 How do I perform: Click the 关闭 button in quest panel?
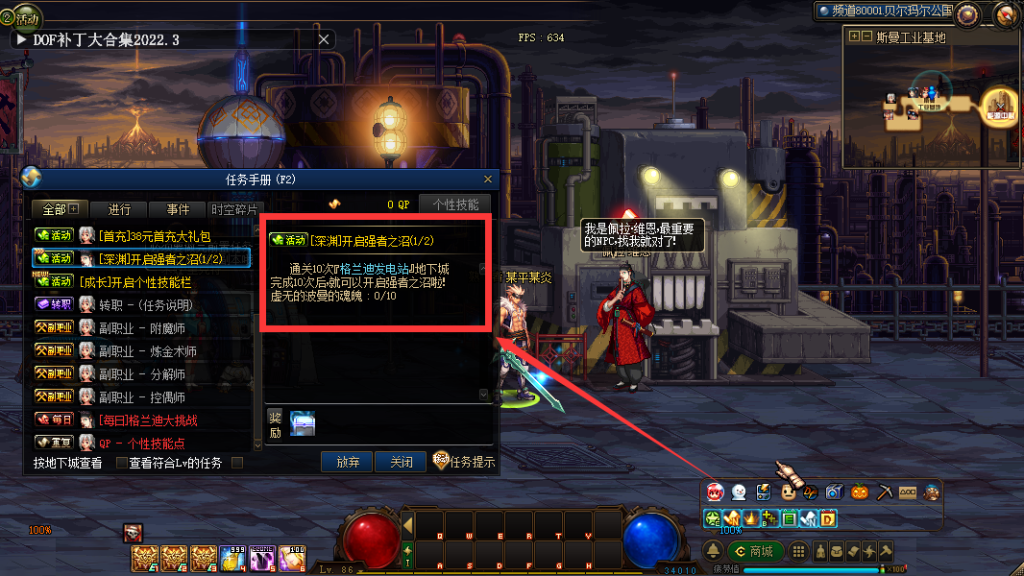(x=401, y=463)
